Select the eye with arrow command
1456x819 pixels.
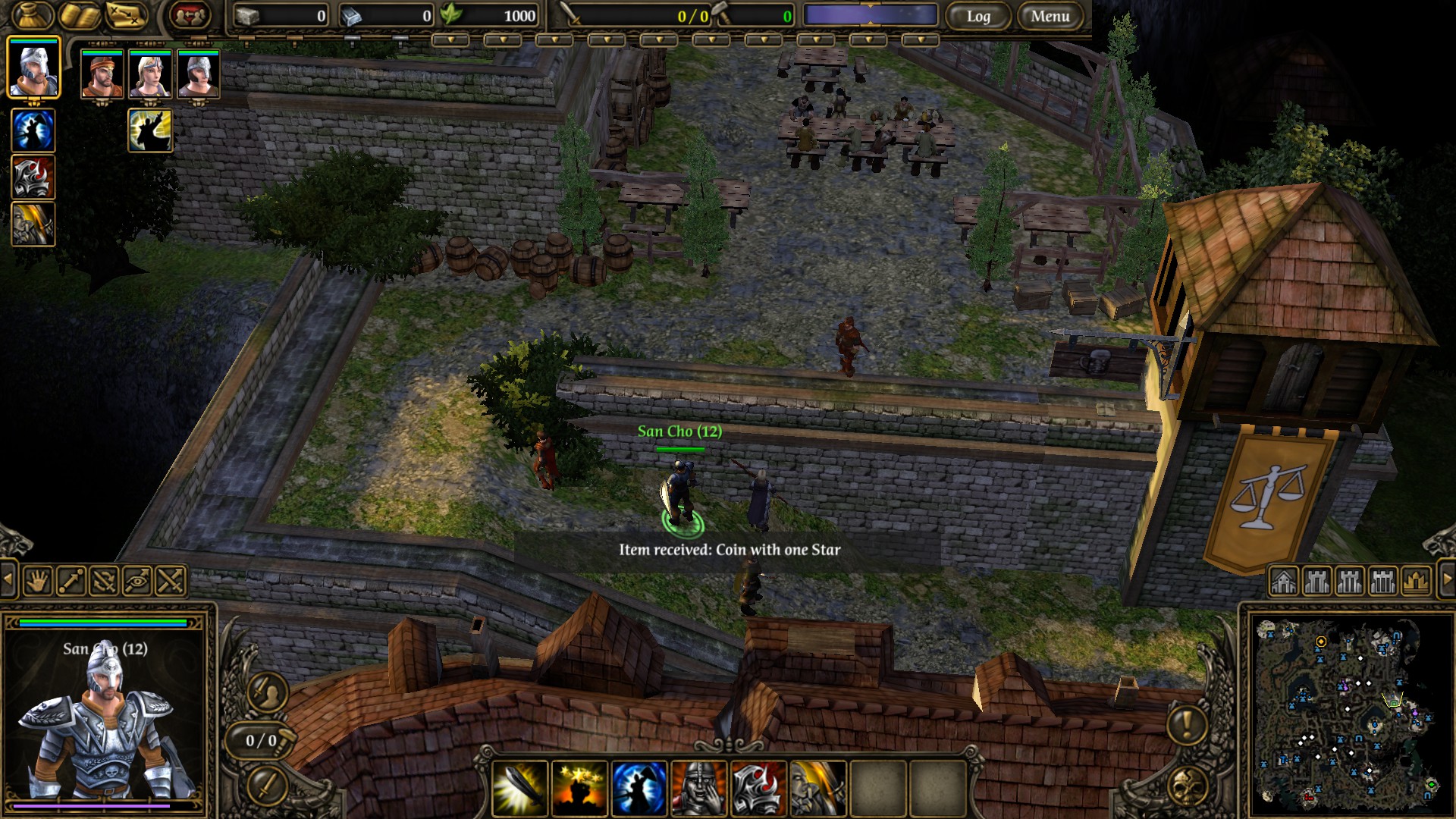pos(137,582)
